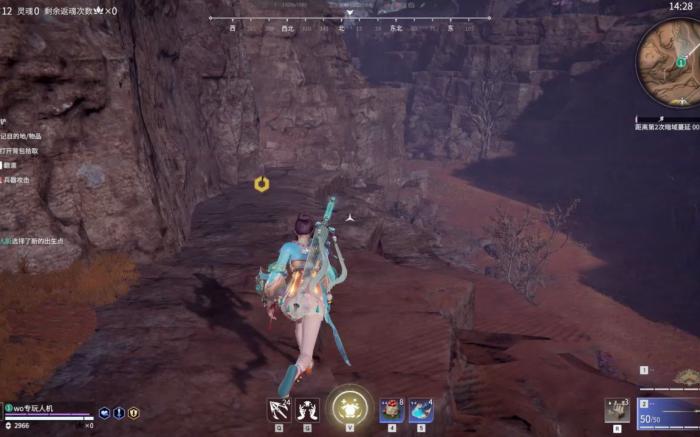Screen dimensions: 700x437
Task: Activate the grappling hook skill icon
Action: 279,409
